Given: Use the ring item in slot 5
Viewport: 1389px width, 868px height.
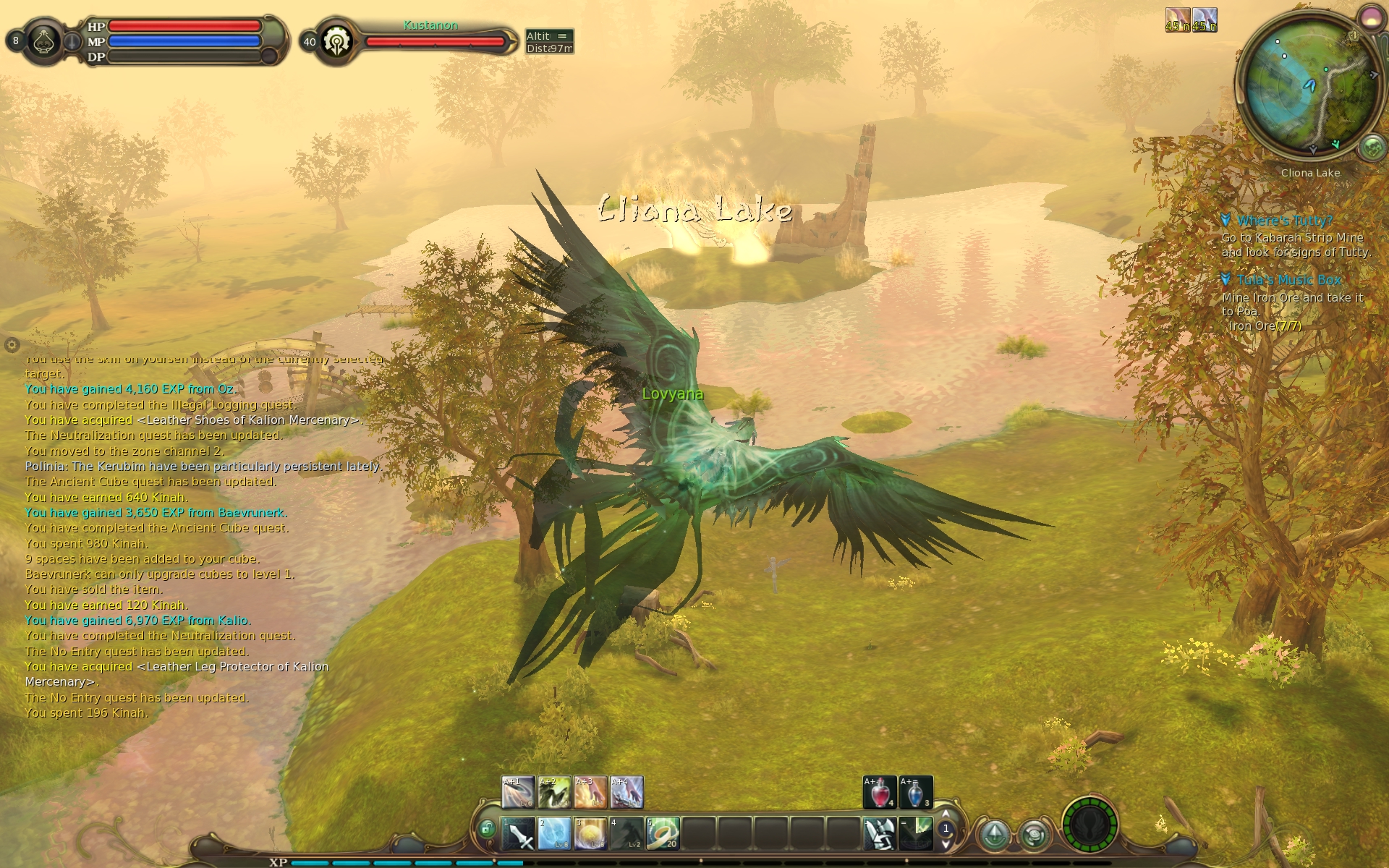Looking at the screenshot, I should coord(663,834).
